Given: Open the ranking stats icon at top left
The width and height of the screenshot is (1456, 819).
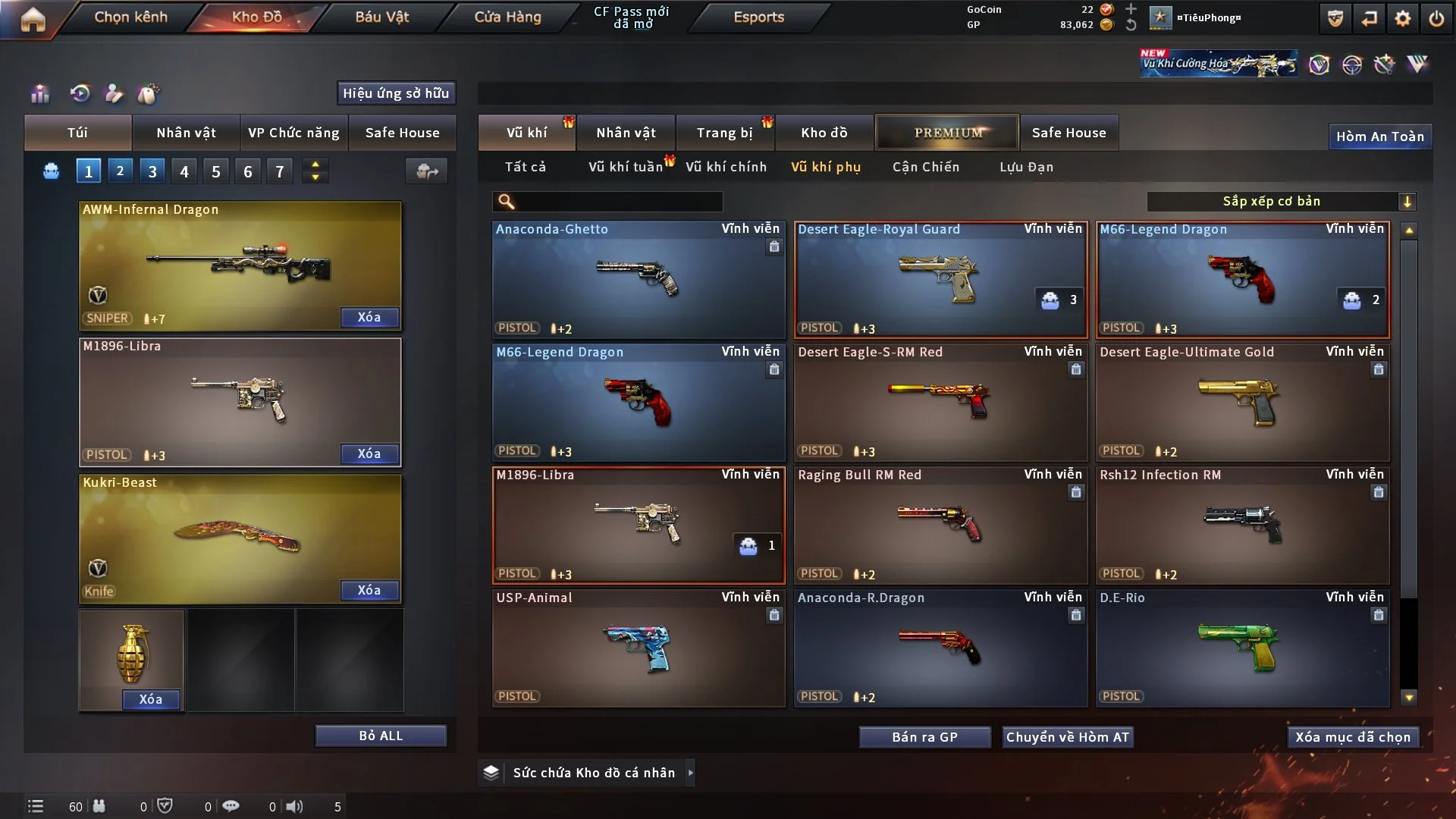Looking at the screenshot, I should pyautogui.click(x=39, y=94).
